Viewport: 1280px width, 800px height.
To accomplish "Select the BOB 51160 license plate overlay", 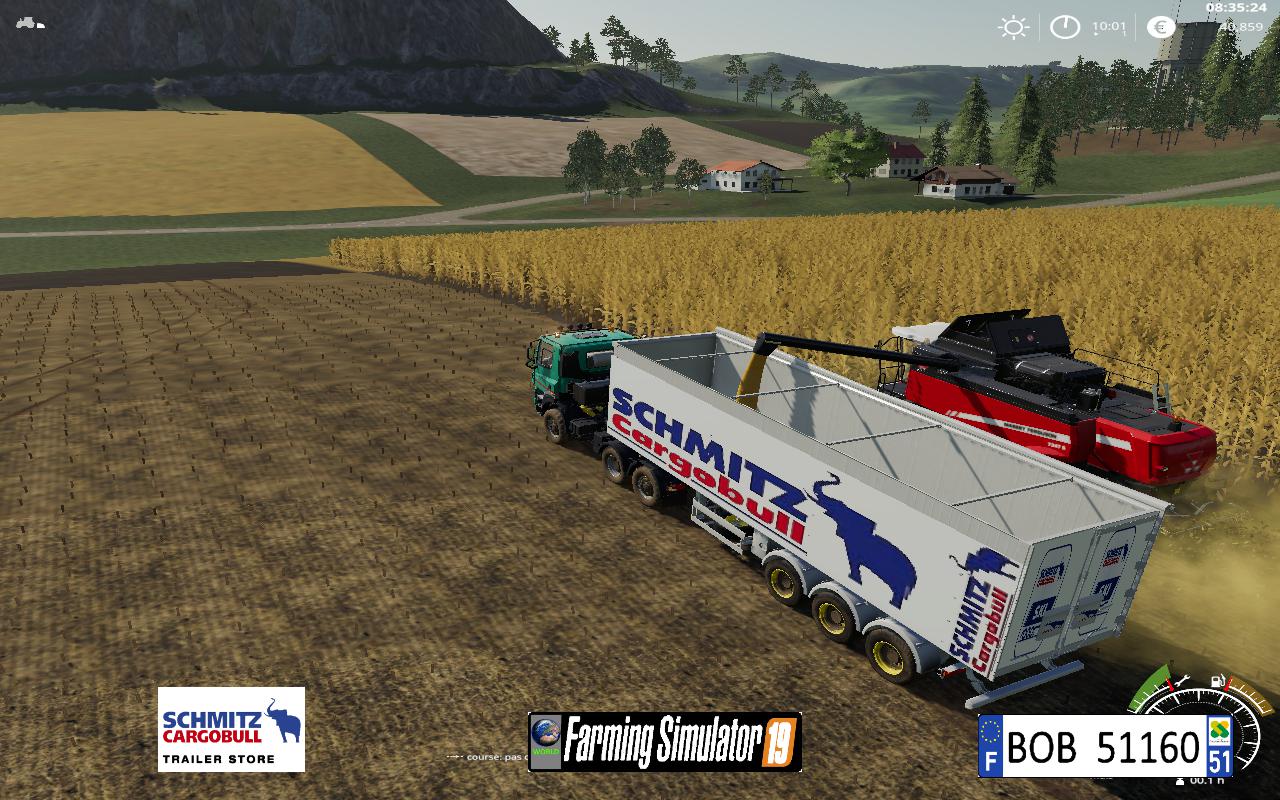I will coord(1105,746).
